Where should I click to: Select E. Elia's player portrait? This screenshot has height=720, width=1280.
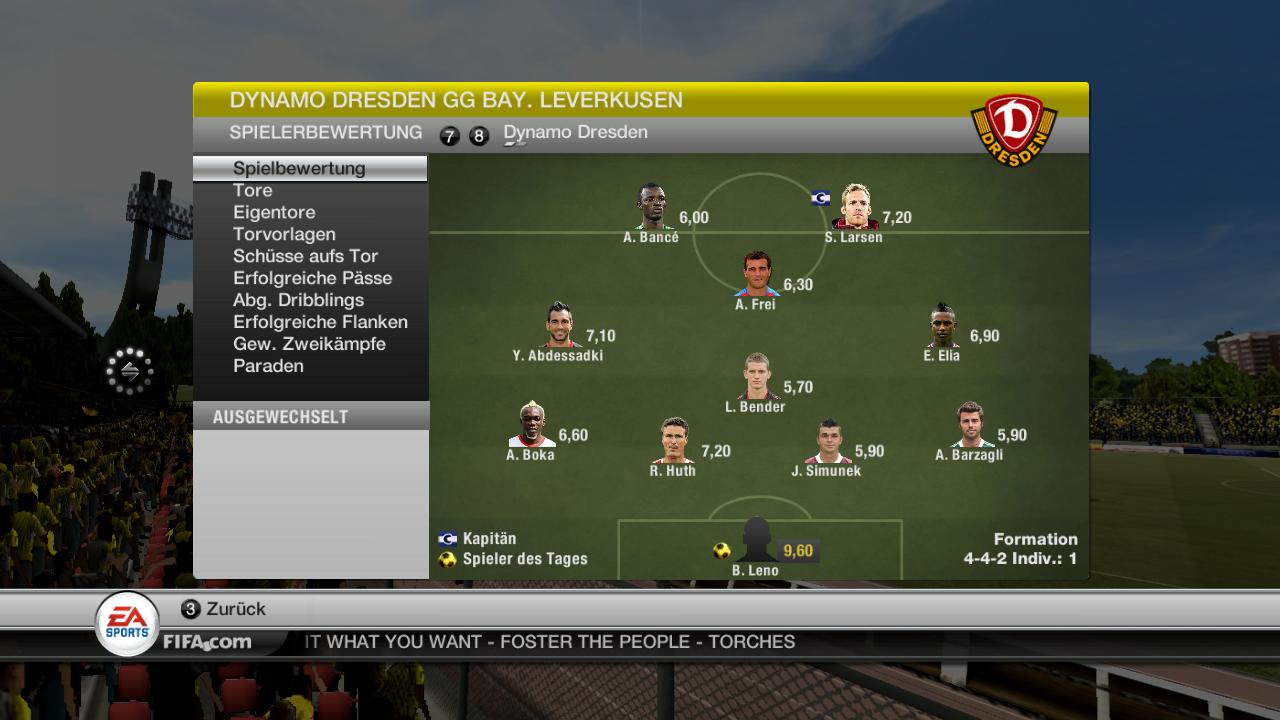click(x=942, y=325)
